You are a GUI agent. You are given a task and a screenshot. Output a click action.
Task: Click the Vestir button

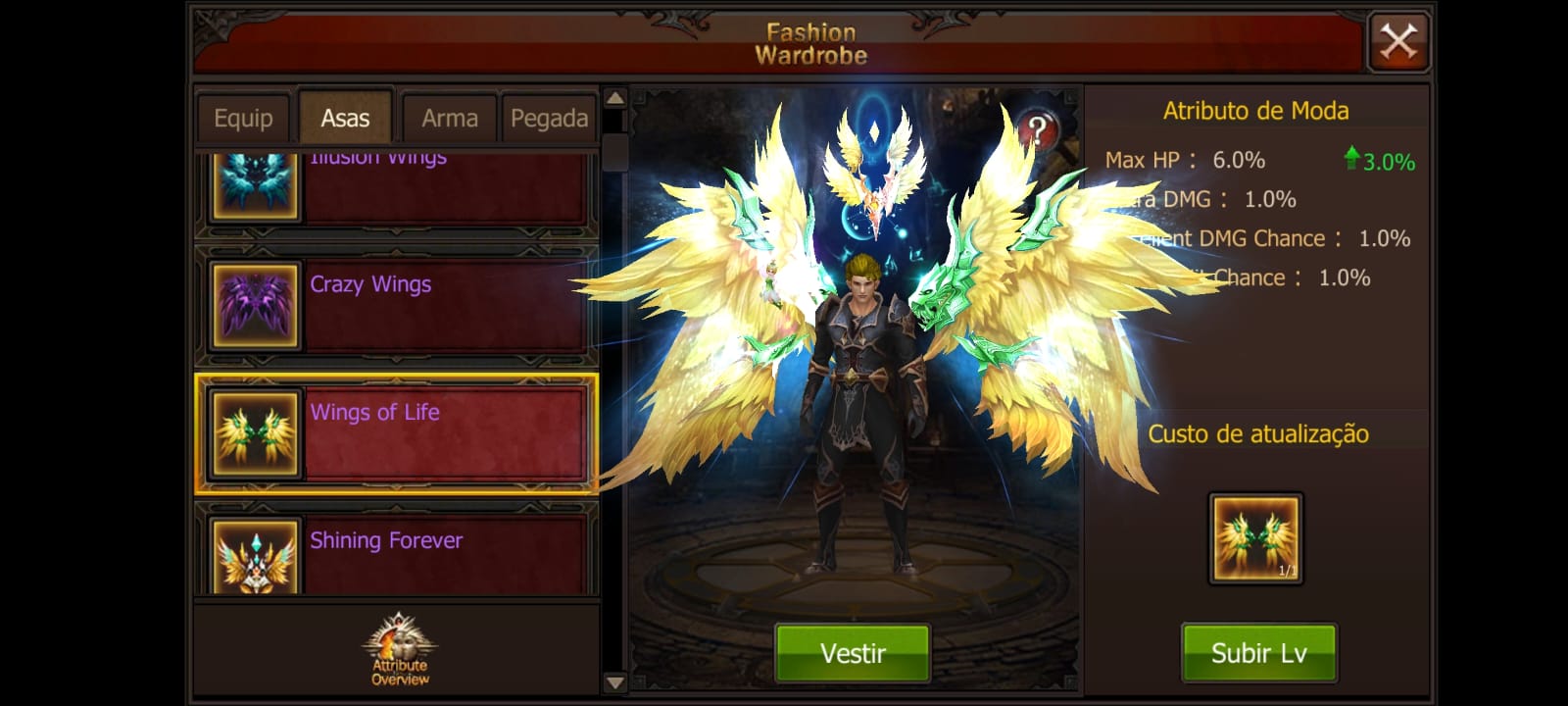(x=852, y=653)
